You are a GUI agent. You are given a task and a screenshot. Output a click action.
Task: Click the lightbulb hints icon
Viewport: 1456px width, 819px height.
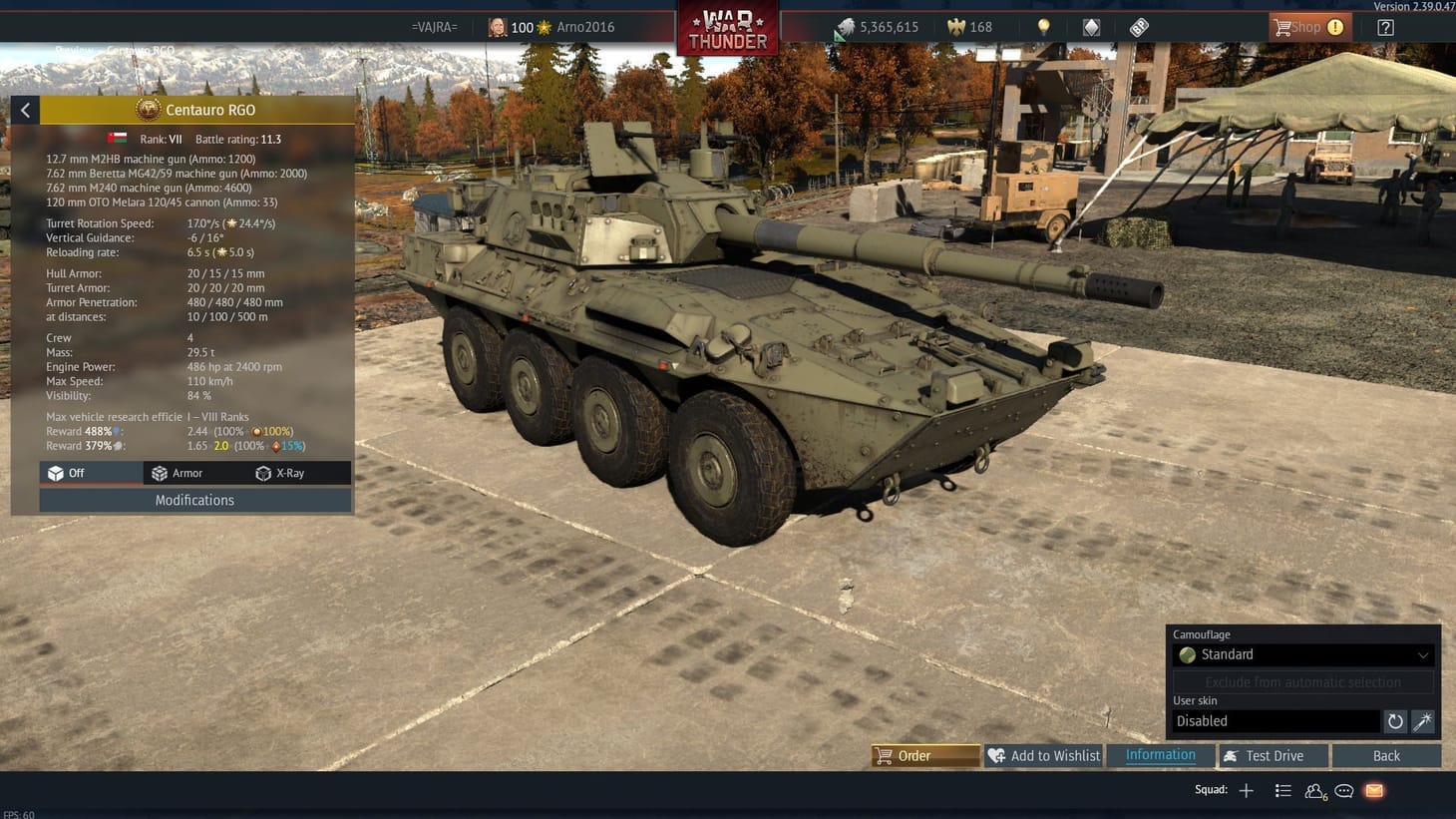click(1043, 27)
